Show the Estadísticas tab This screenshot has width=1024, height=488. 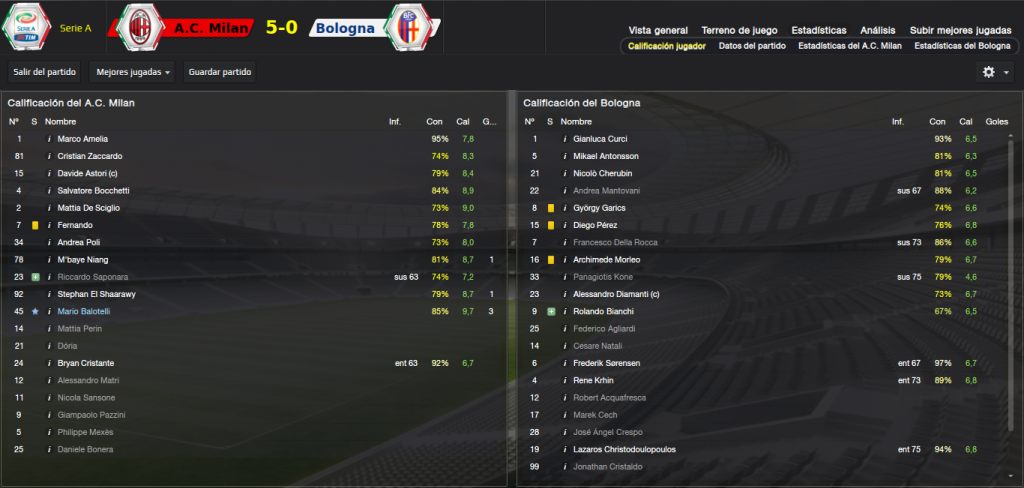(818, 31)
